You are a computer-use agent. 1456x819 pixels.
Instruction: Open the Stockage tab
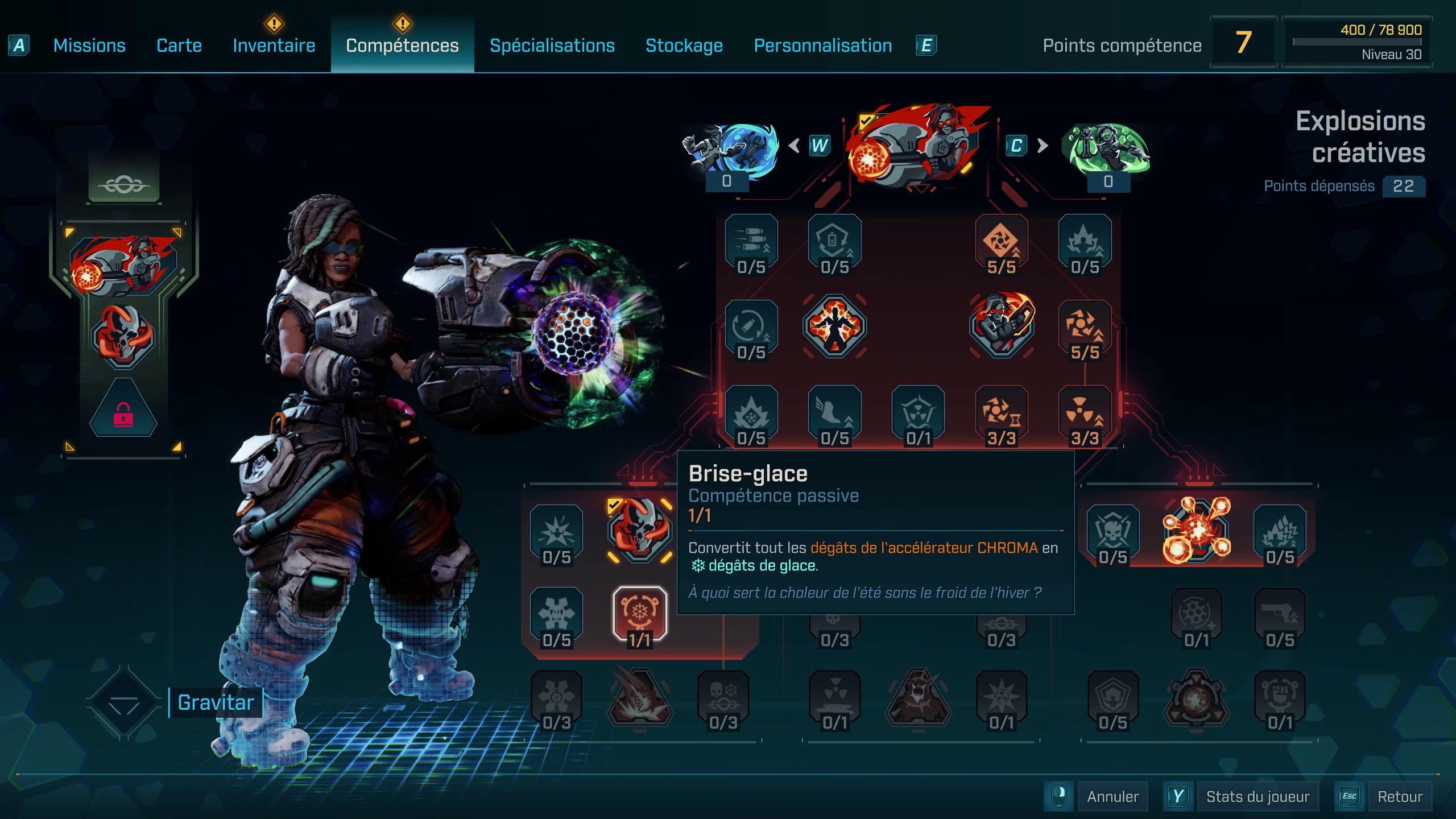[x=684, y=45]
